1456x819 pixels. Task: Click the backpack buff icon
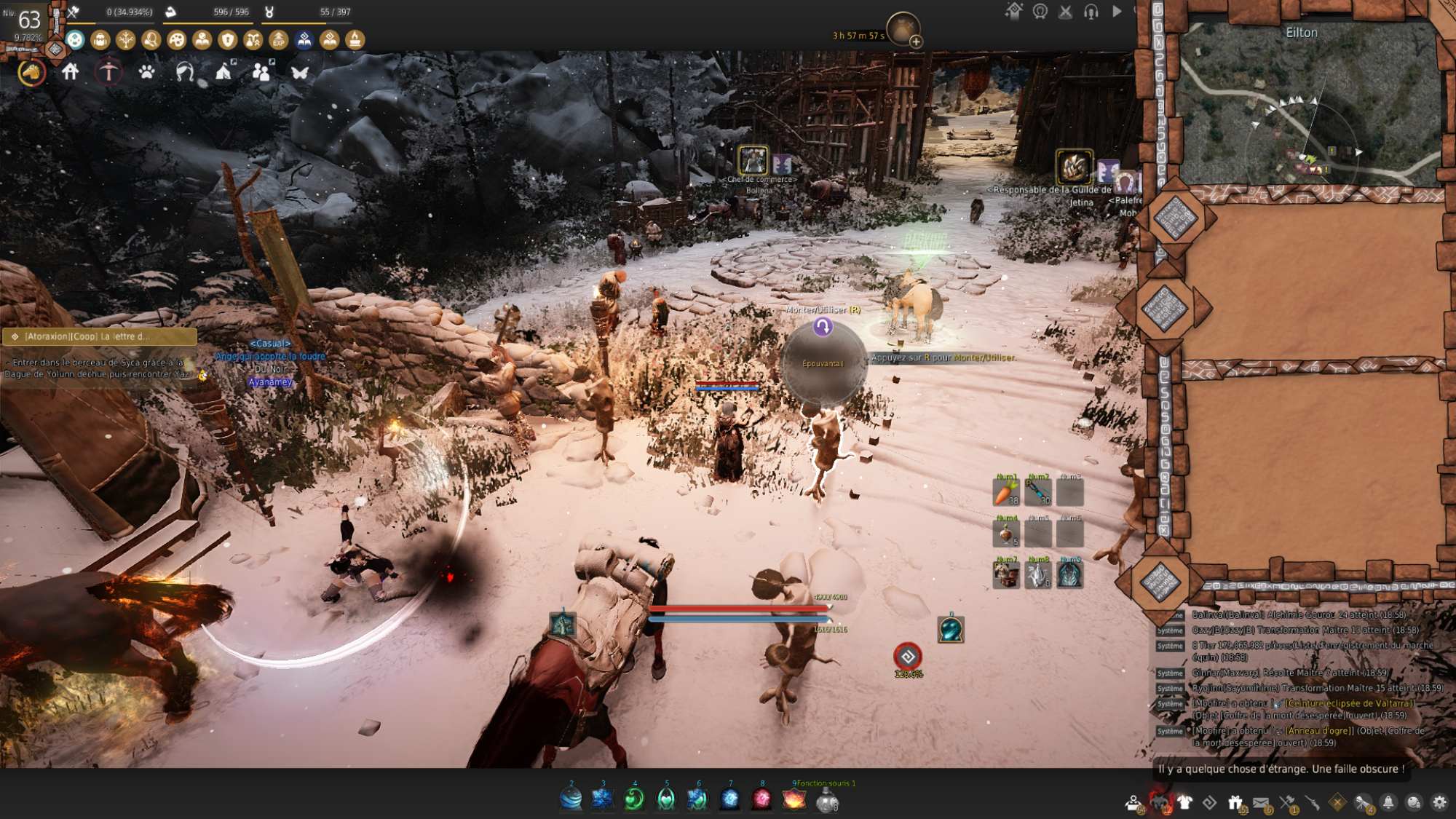coord(100,40)
